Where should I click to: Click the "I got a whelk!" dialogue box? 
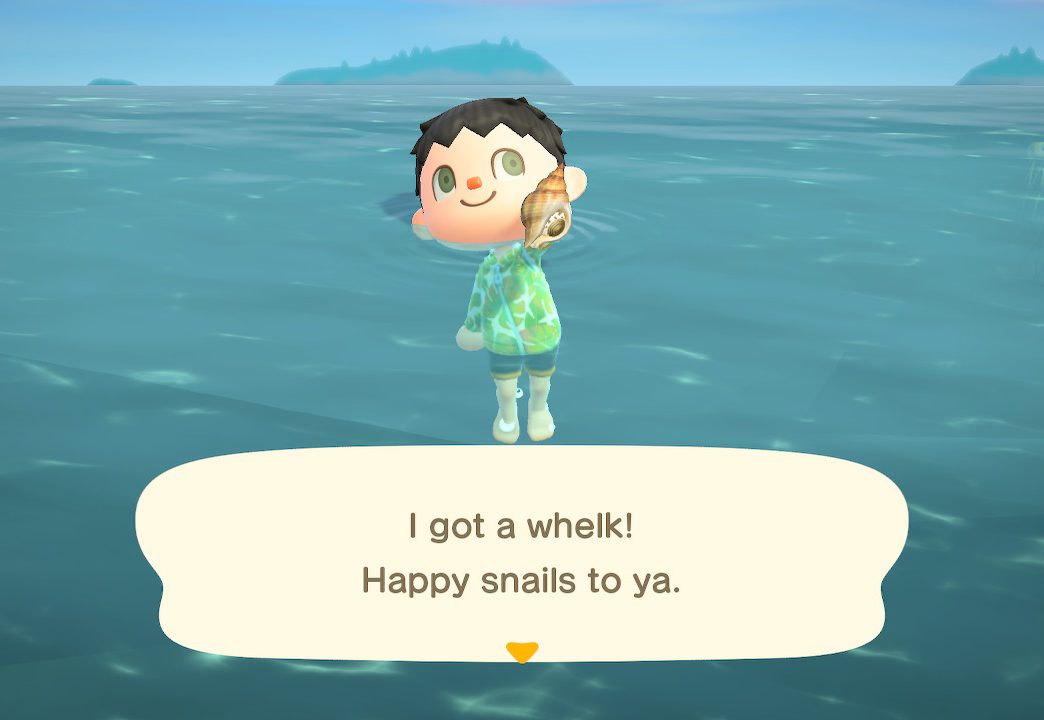[521, 552]
